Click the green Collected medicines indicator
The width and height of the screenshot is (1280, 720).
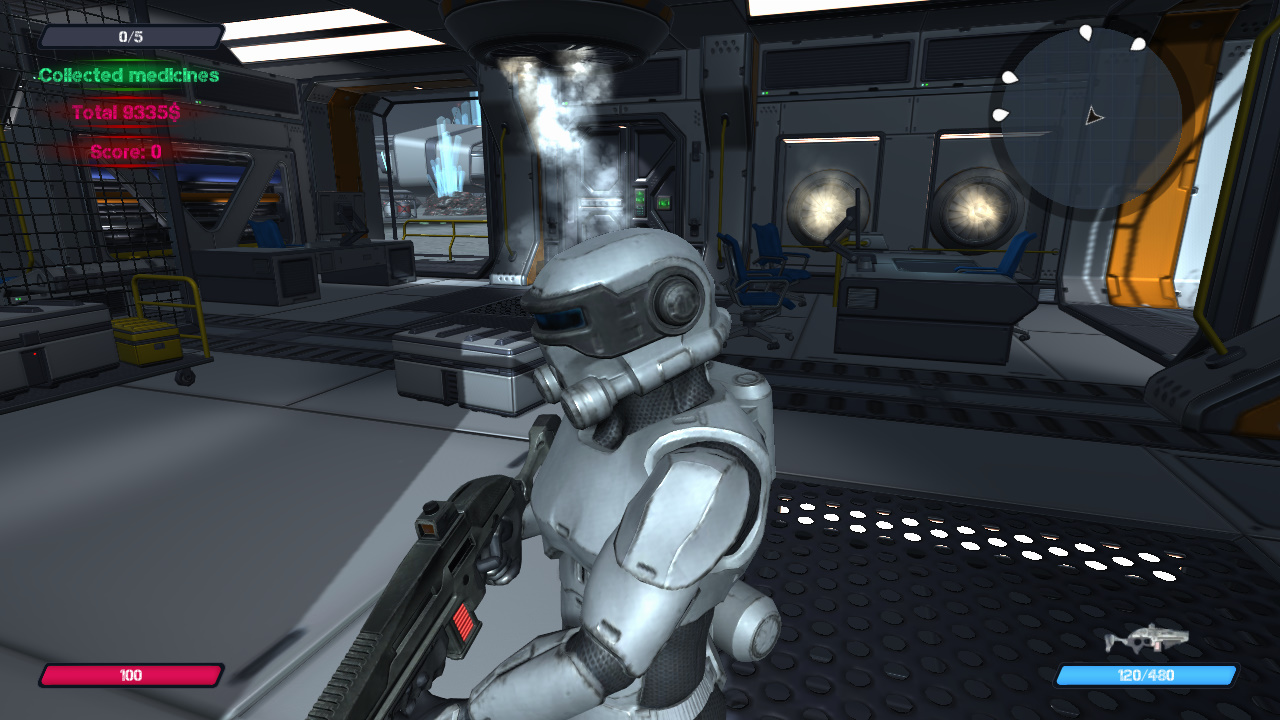[x=126, y=76]
